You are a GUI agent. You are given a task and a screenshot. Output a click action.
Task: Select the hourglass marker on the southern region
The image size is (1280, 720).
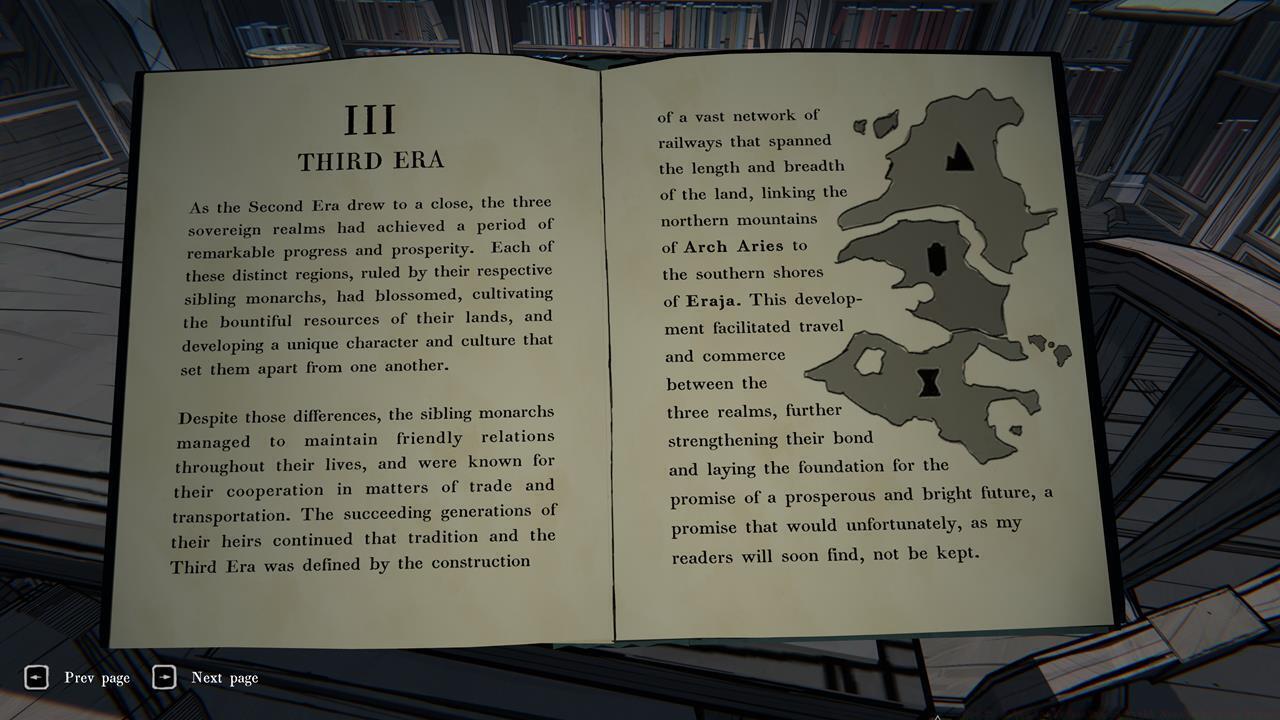pos(930,381)
